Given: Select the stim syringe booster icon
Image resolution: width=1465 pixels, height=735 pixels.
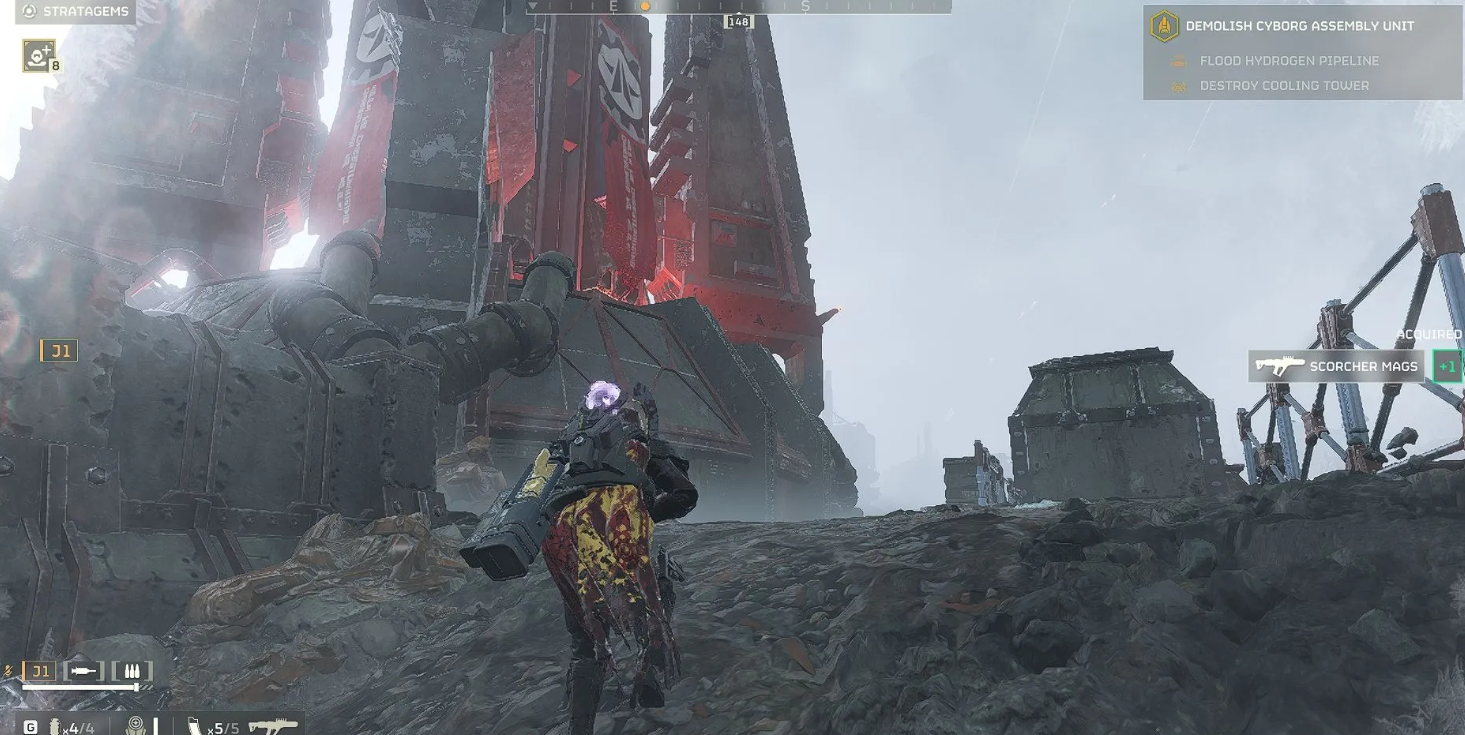Looking at the screenshot, I should click(84, 671).
